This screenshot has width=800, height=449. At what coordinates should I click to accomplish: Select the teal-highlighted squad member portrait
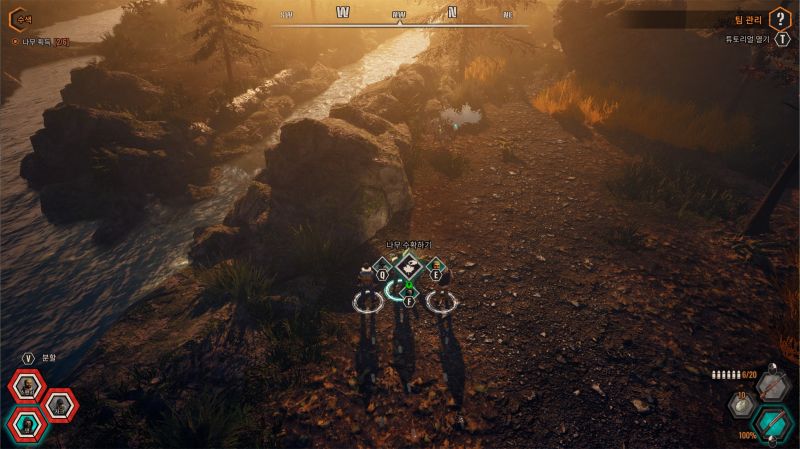click(x=25, y=425)
